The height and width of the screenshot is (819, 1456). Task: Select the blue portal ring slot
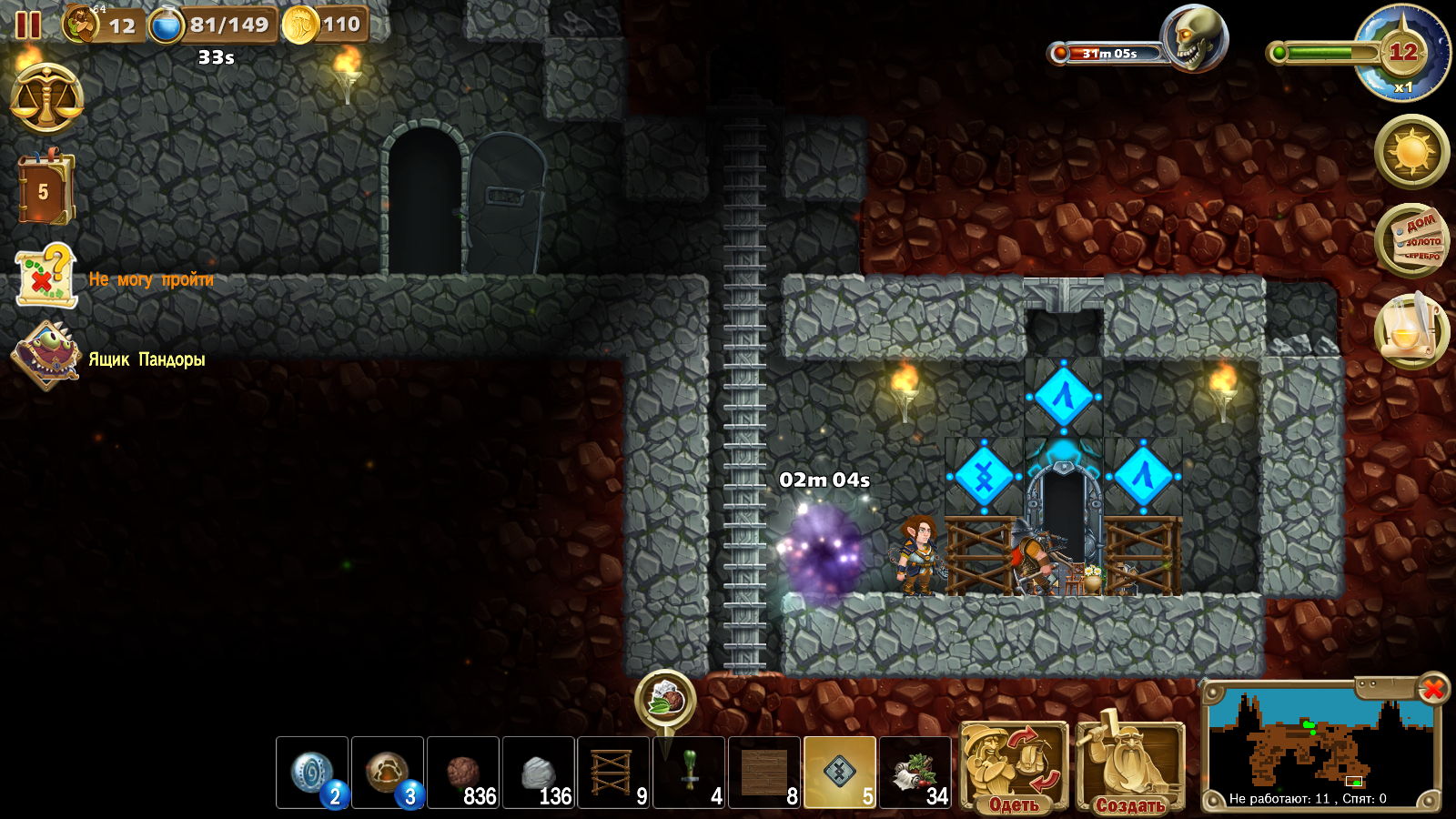pyautogui.click(x=312, y=773)
